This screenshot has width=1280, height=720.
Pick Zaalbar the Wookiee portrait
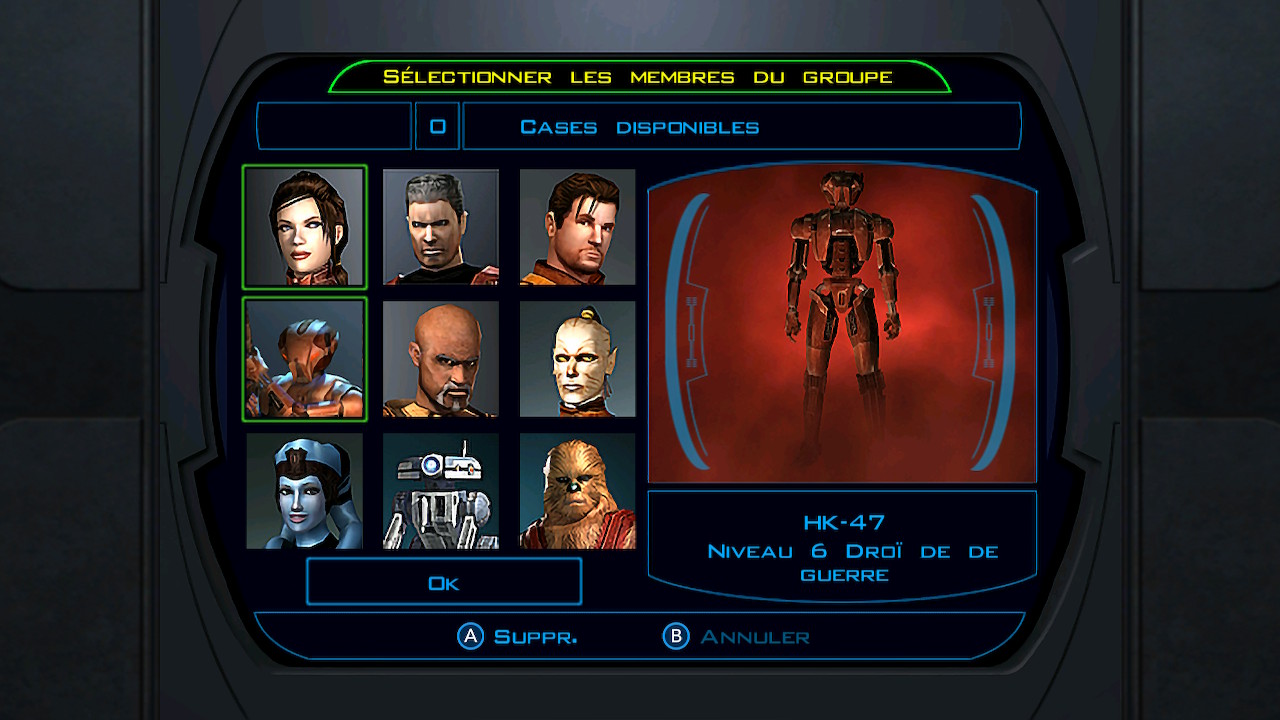point(577,491)
